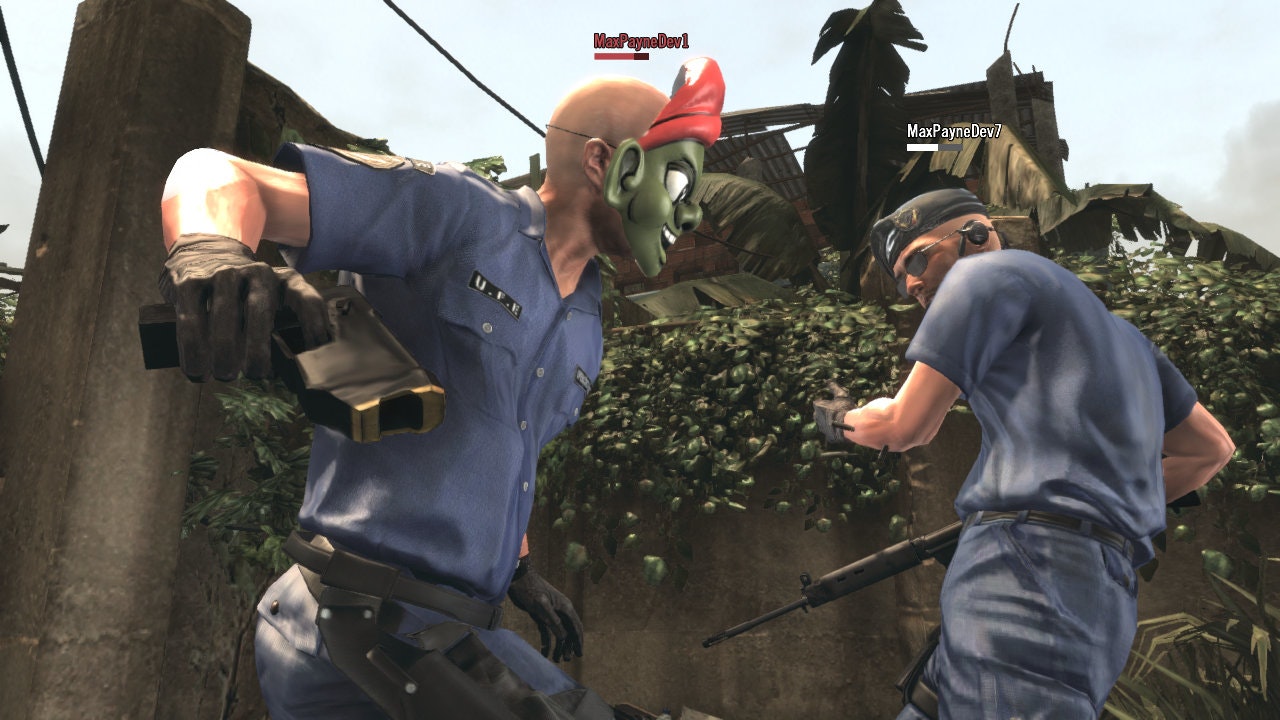1280x720 pixels.
Task: Select the MaxPayneDev1 player name tag
Action: coord(641,41)
